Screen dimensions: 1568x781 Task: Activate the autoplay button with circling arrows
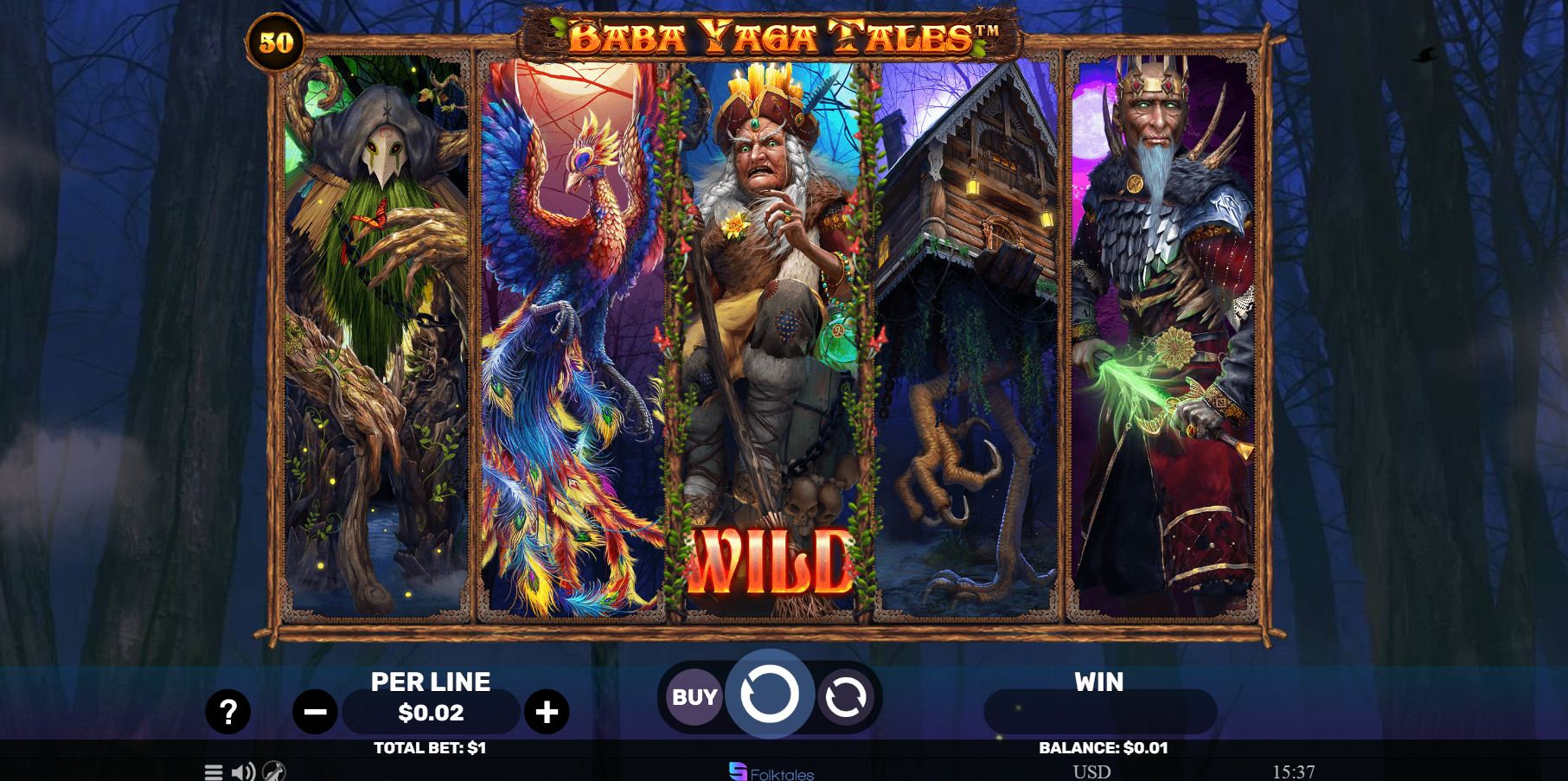(845, 697)
